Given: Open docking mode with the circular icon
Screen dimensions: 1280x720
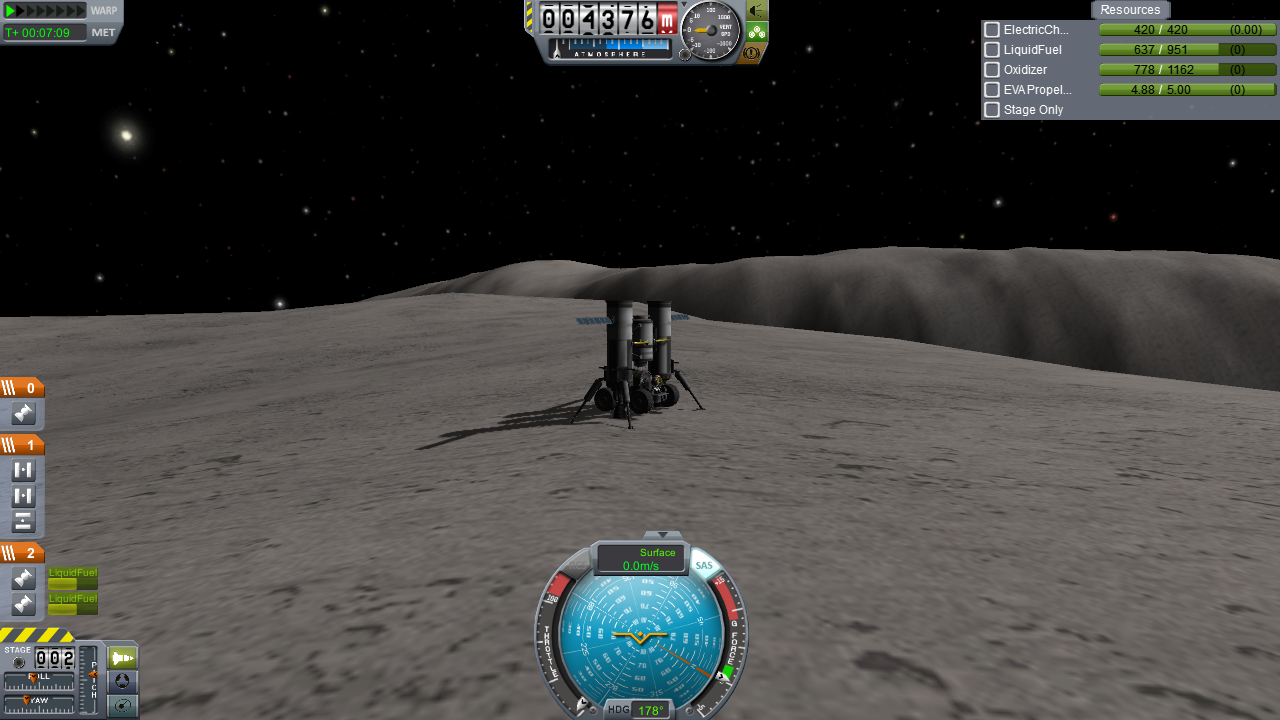Looking at the screenshot, I should (122, 682).
